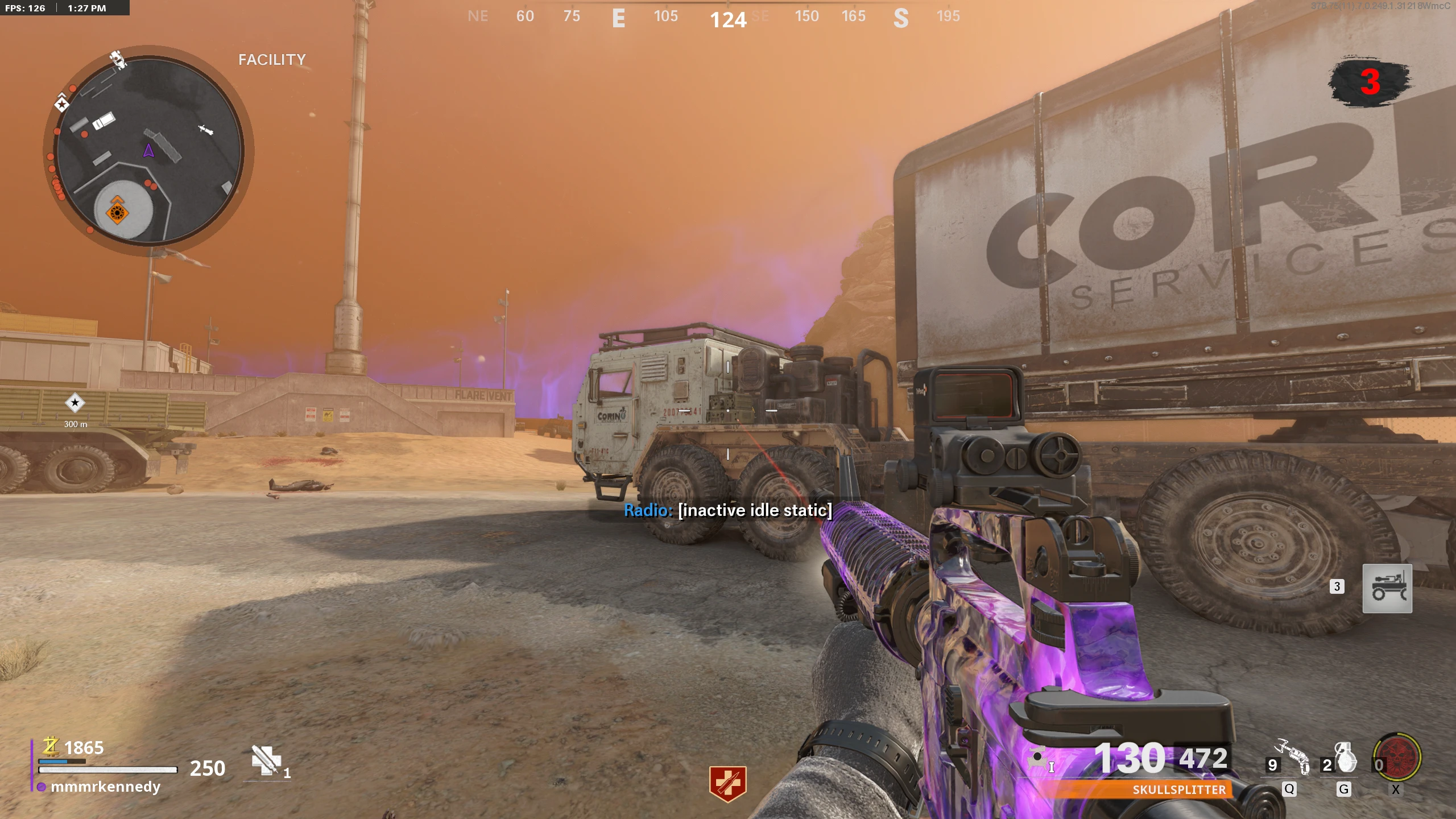Activate the red skull field upgrade
Viewport: 1456px width, 819px height.
[1397, 758]
